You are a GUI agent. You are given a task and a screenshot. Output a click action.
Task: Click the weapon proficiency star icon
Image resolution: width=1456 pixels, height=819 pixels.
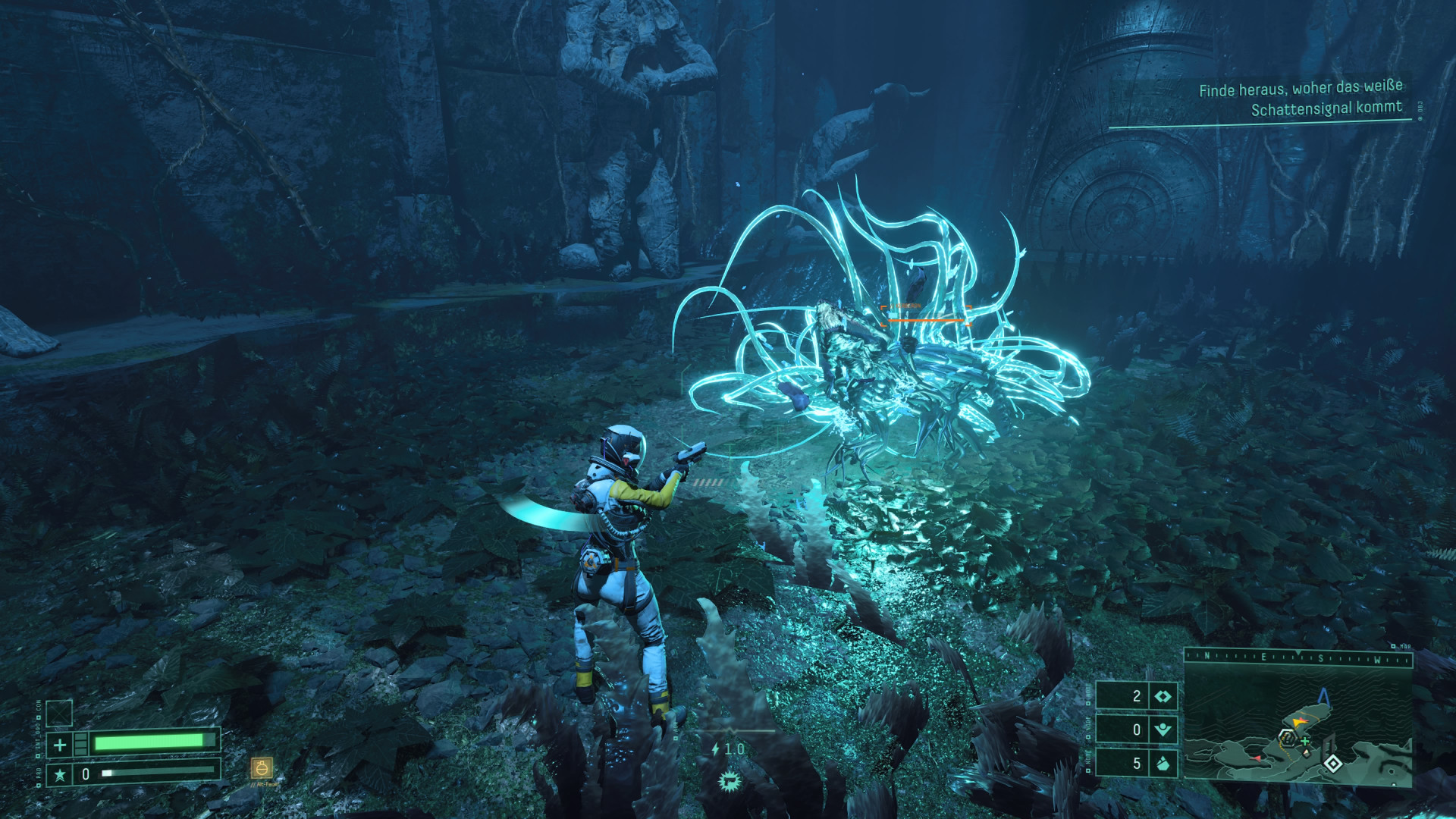tap(59, 774)
